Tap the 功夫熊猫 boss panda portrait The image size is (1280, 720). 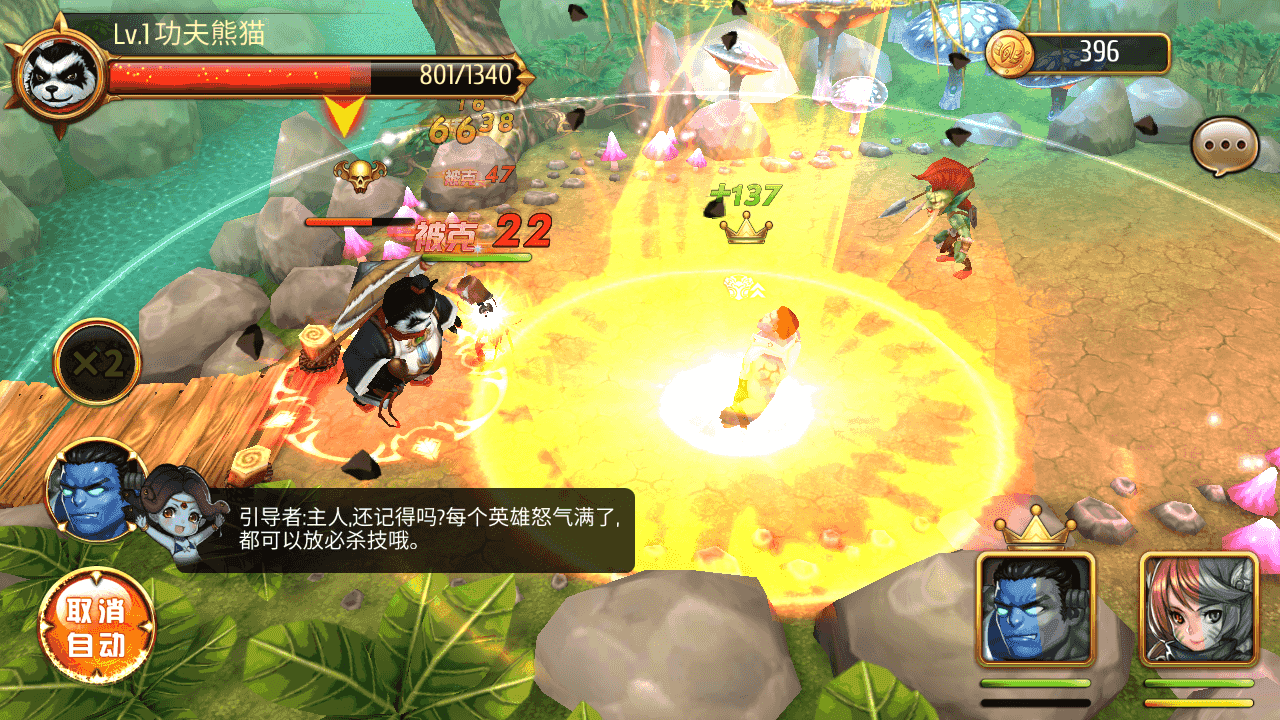click(x=56, y=78)
